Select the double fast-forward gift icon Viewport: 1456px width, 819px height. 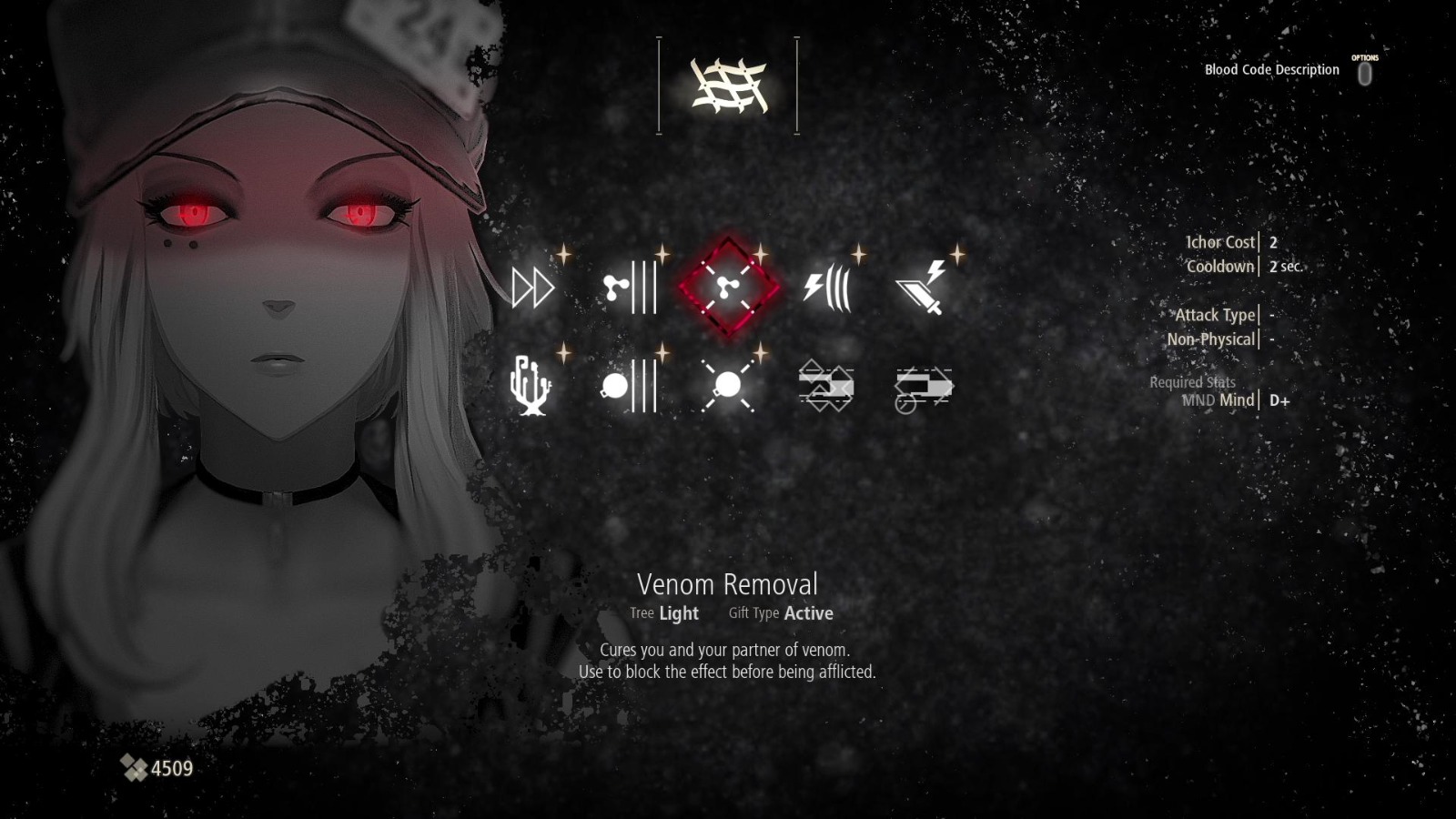point(531,289)
